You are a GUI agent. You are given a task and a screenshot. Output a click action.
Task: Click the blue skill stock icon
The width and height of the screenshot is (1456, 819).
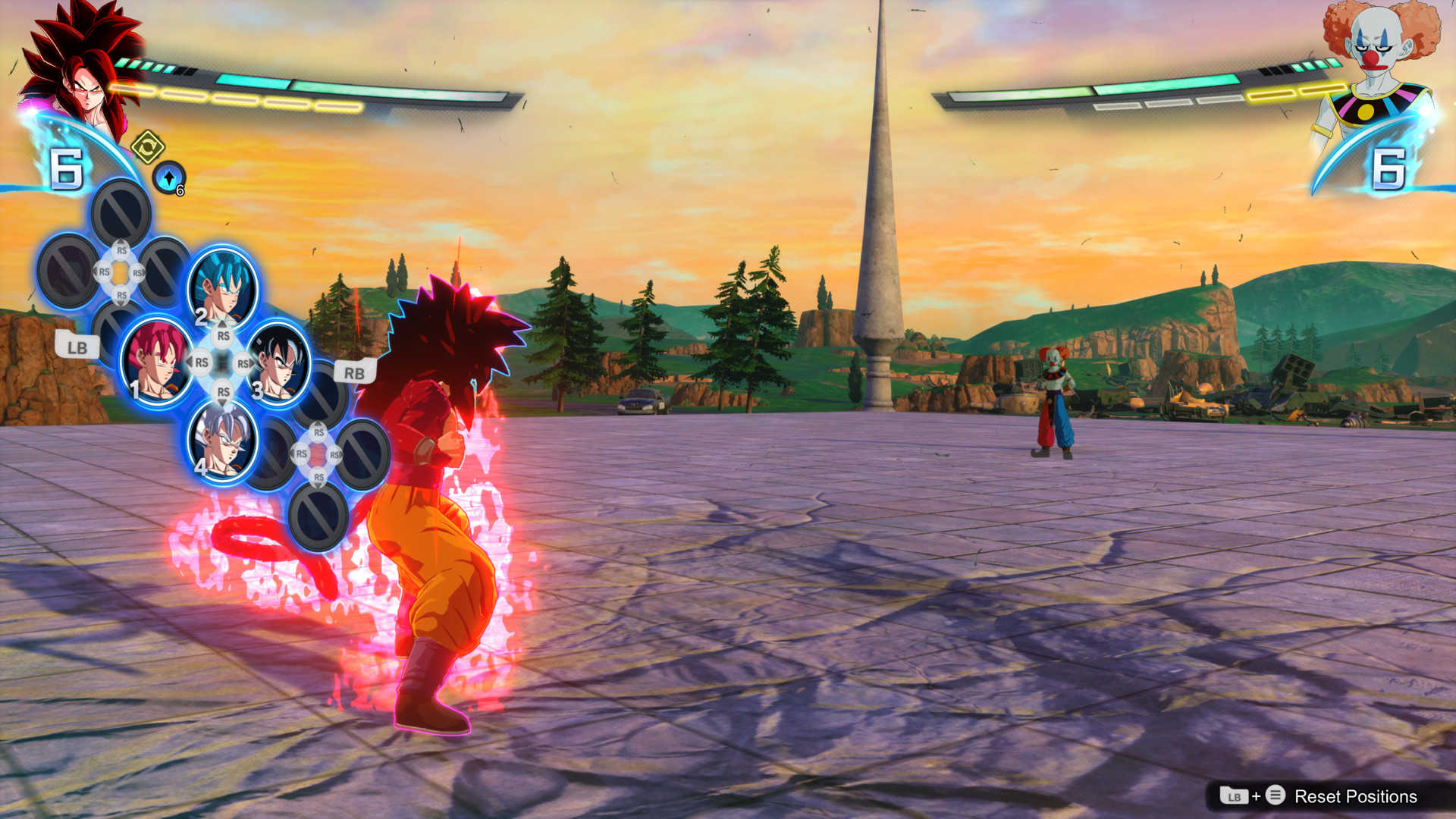click(168, 177)
